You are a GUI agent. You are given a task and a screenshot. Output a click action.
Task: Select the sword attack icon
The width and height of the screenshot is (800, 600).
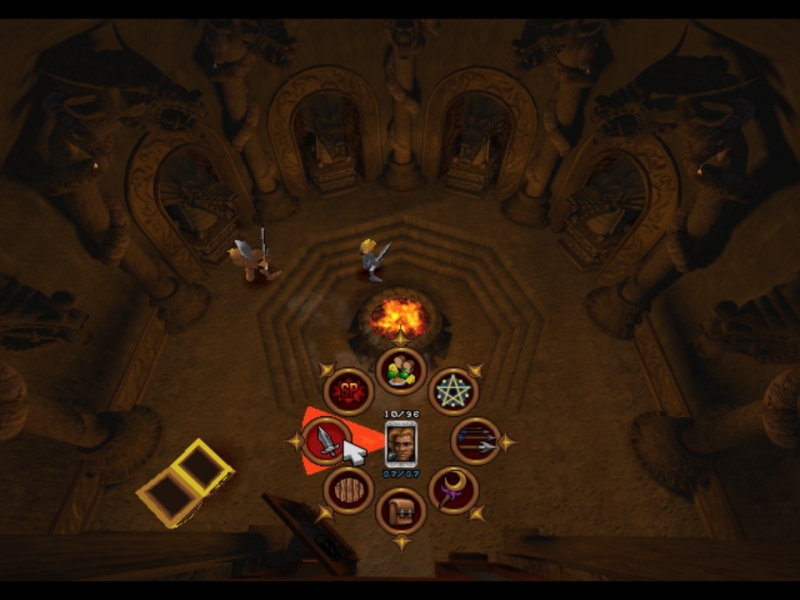tap(326, 441)
